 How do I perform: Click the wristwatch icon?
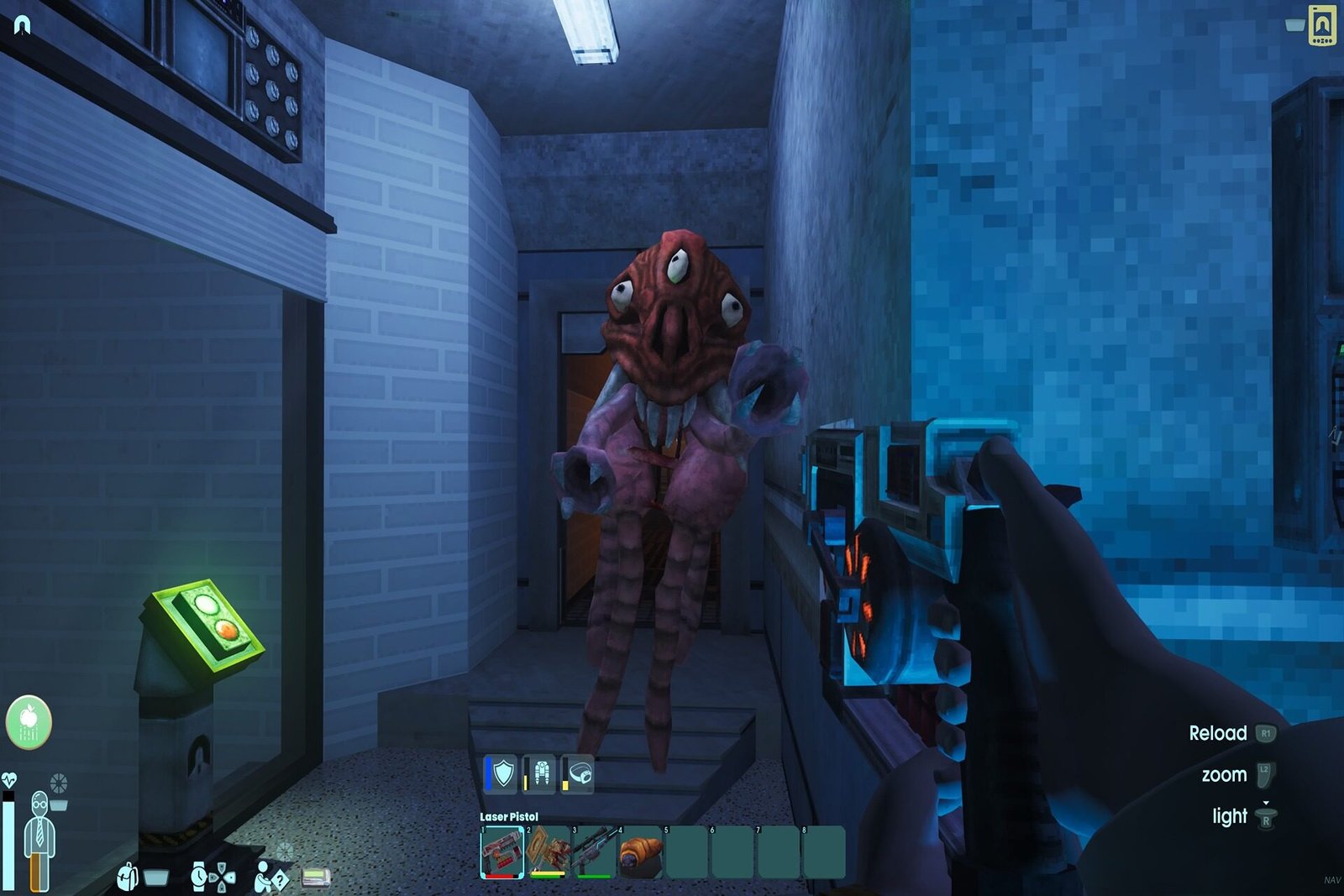pos(199,877)
